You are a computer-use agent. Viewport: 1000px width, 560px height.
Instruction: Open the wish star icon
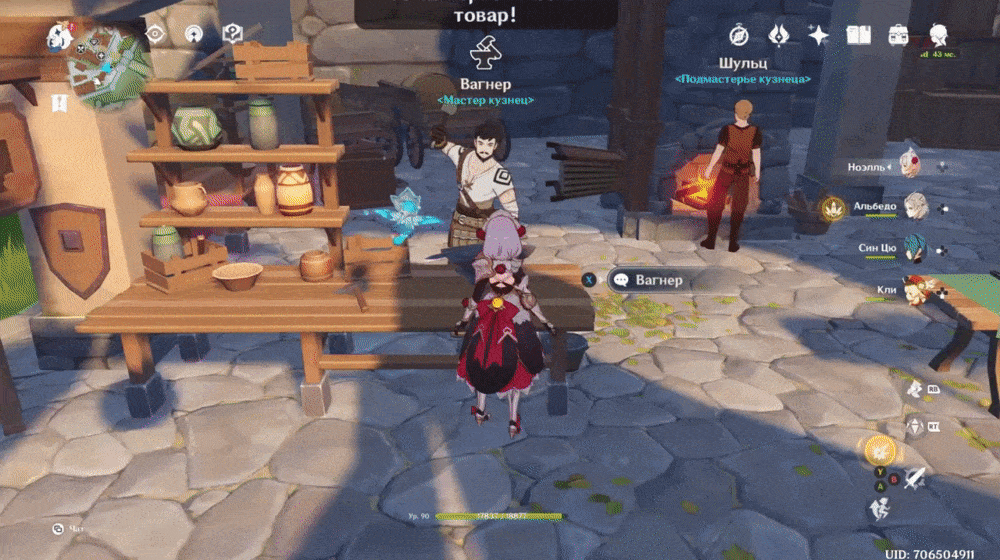(818, 36)
